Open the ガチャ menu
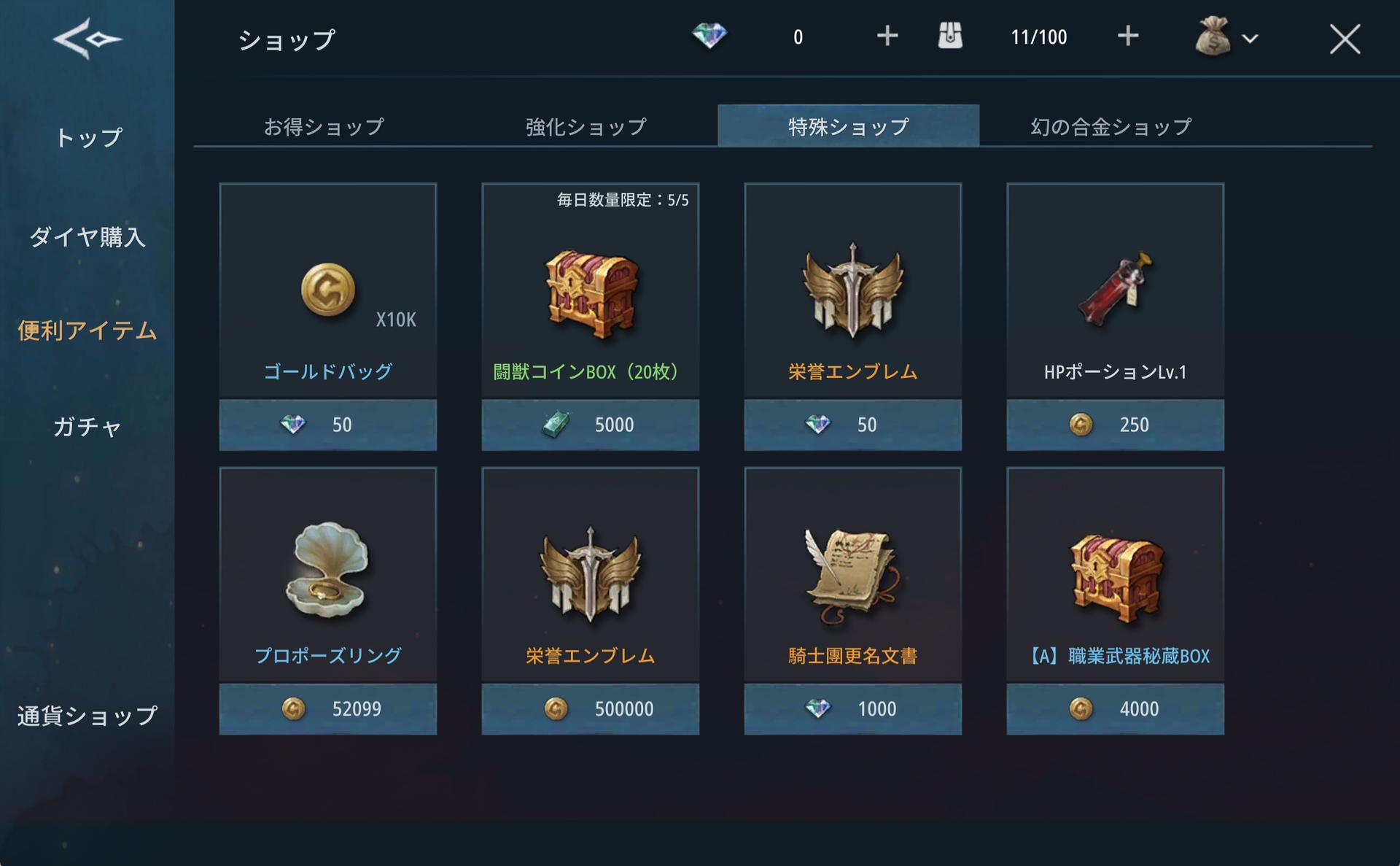1400x866 pixels. coord(87,426)
